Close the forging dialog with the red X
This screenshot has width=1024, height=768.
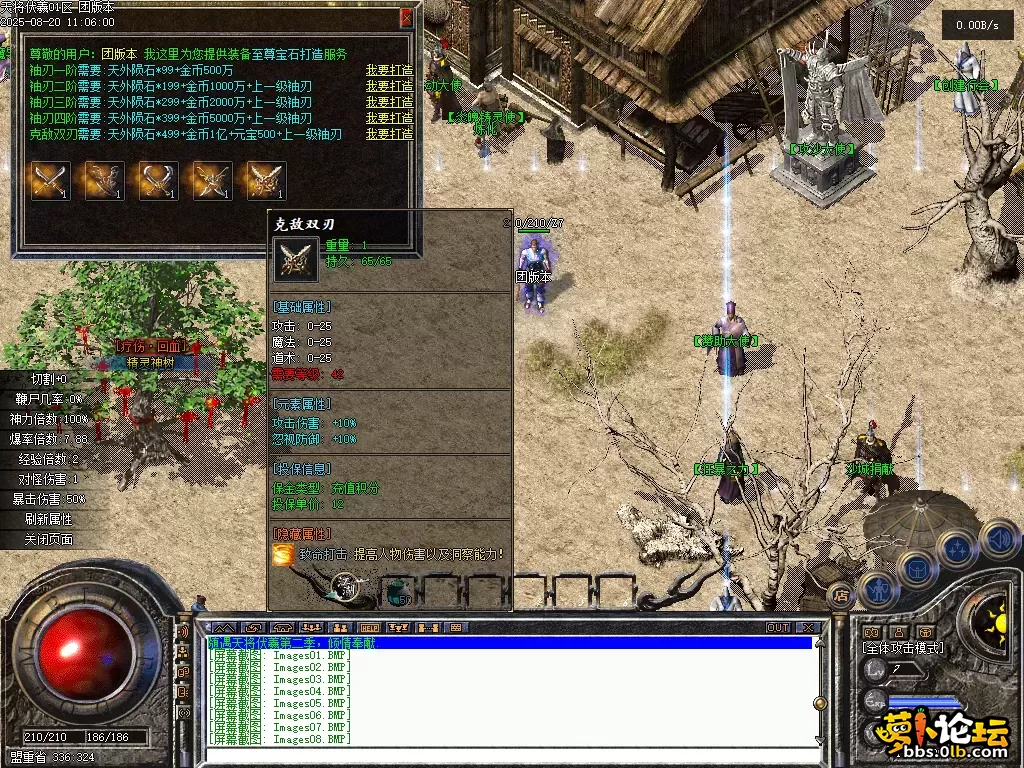point(406,17)
